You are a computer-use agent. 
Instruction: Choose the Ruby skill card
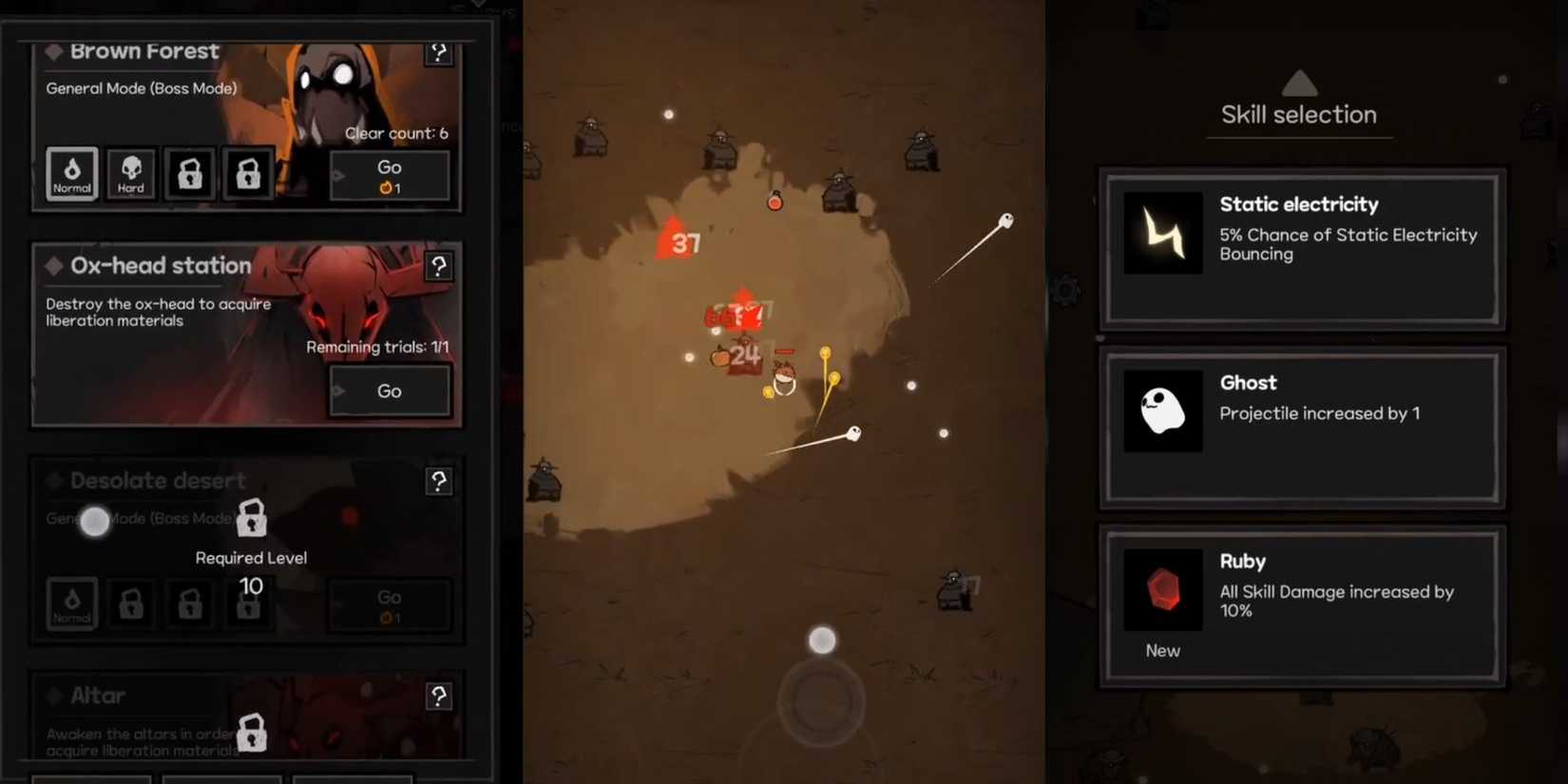point(1302,603)
